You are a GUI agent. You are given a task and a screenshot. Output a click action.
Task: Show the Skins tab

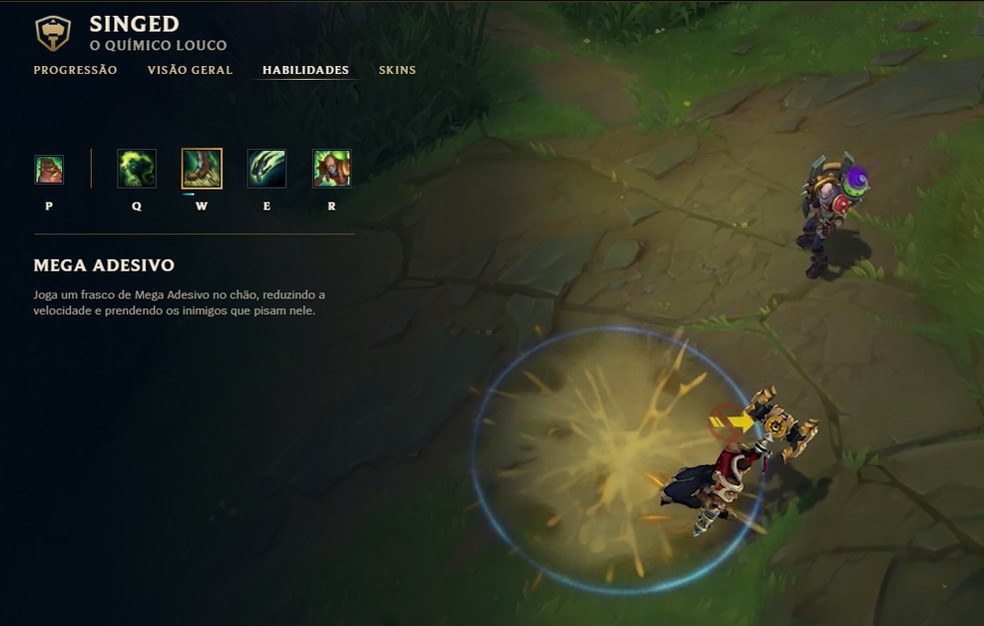(x=397, y=70)
